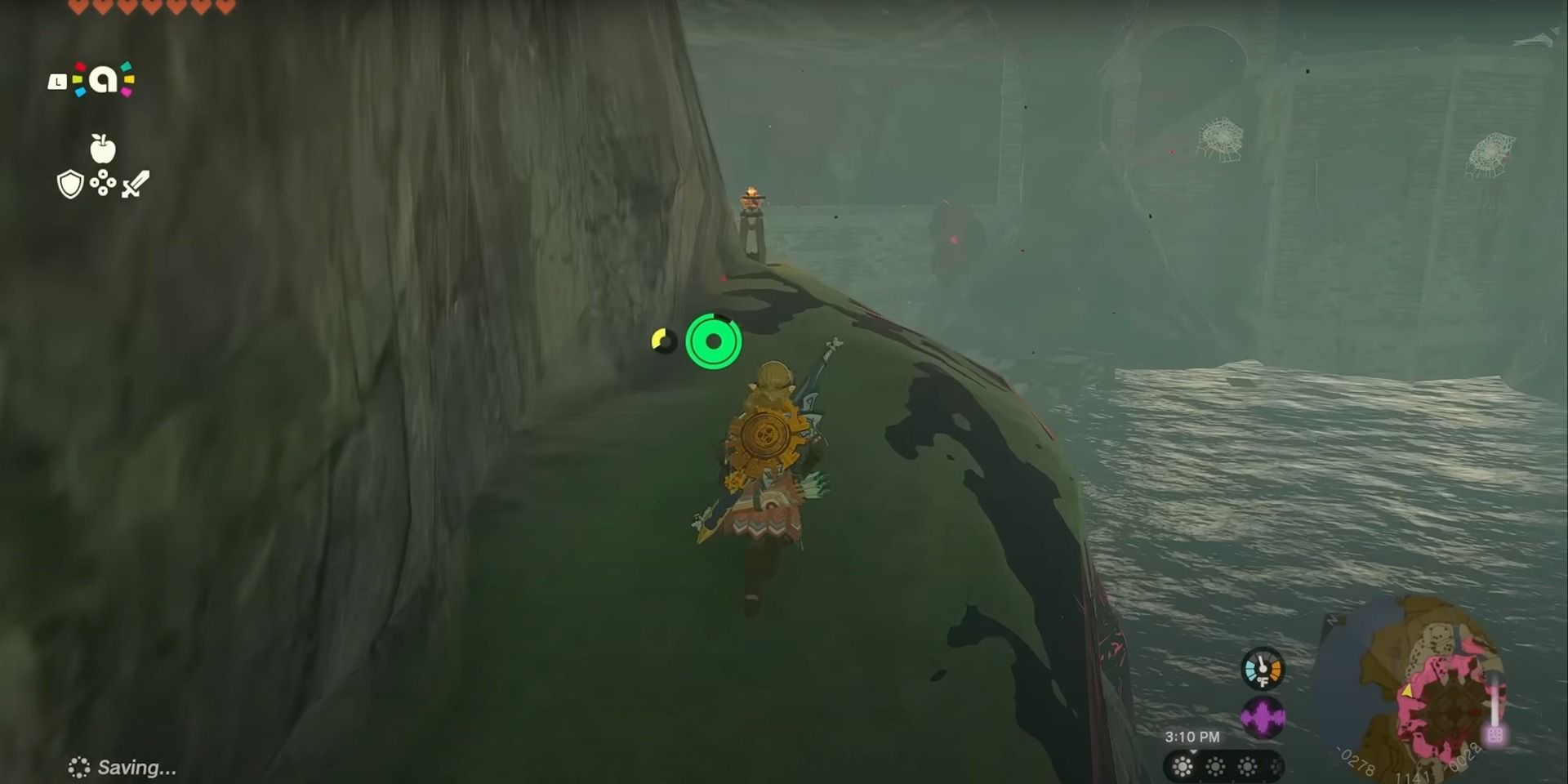Expand the battery meter via its small arrow
This screenshot has height=784, width=1568.
coord(1194,753)
